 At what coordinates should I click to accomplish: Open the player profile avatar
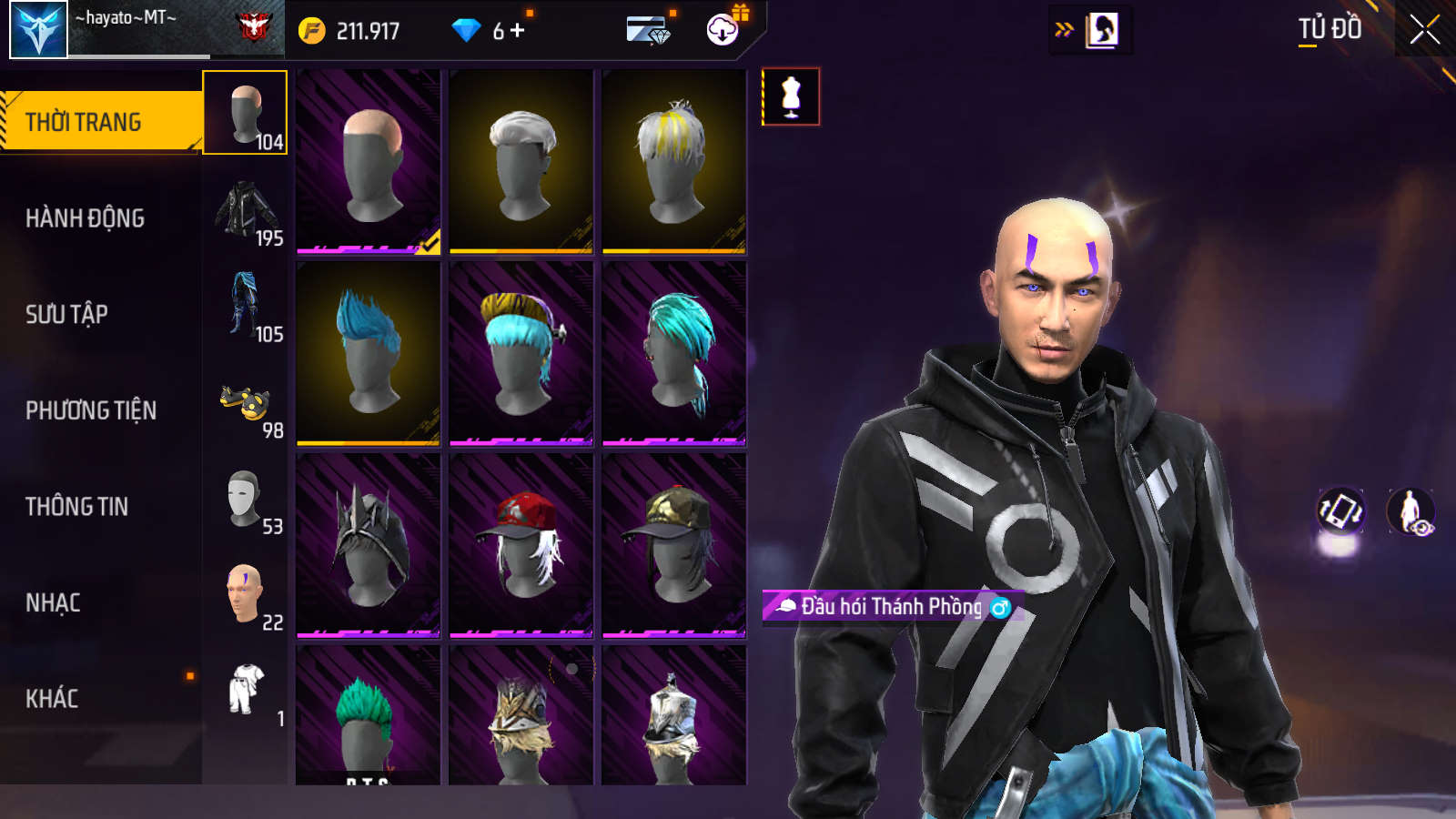39,30
